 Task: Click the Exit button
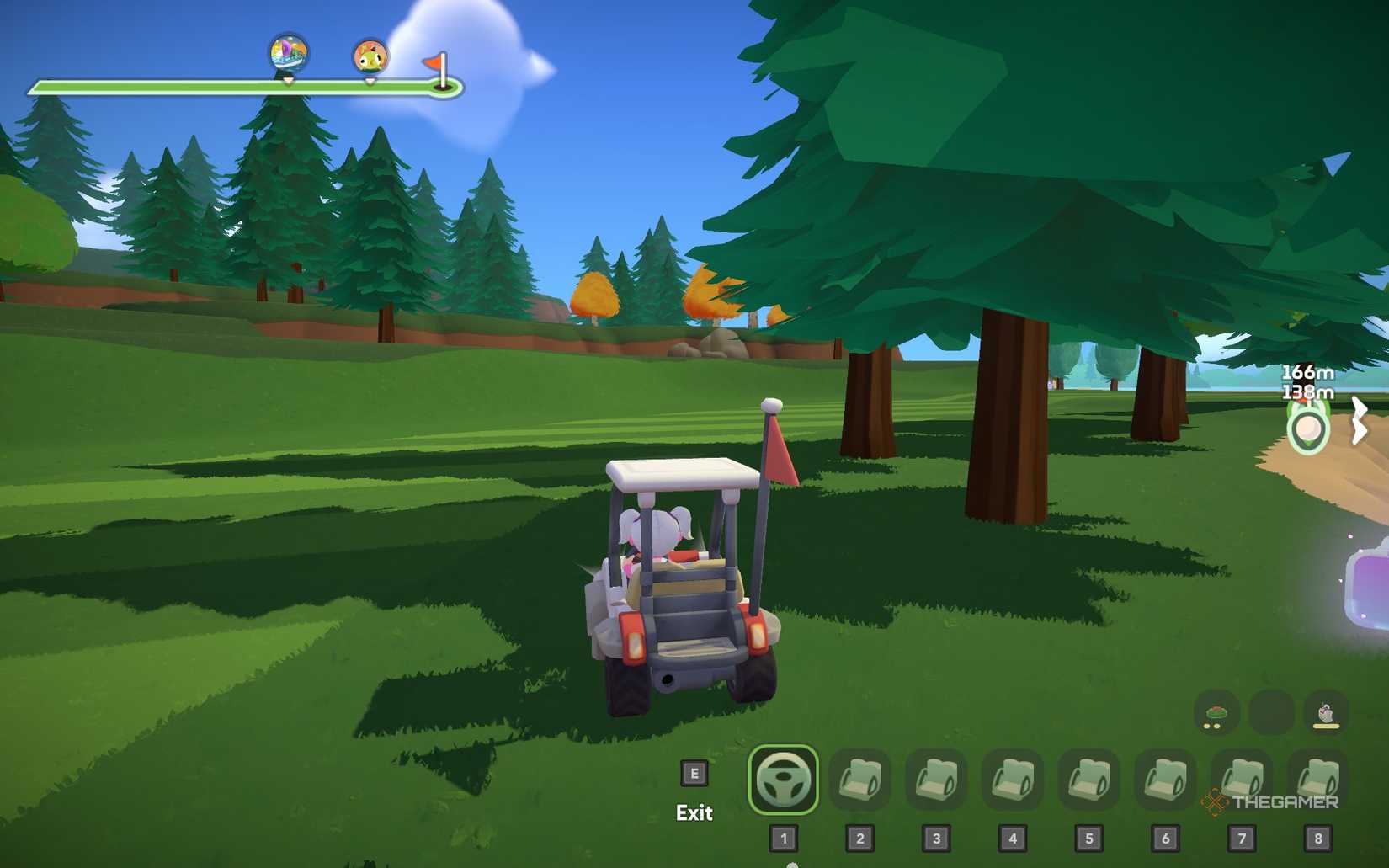coord(693,813)
